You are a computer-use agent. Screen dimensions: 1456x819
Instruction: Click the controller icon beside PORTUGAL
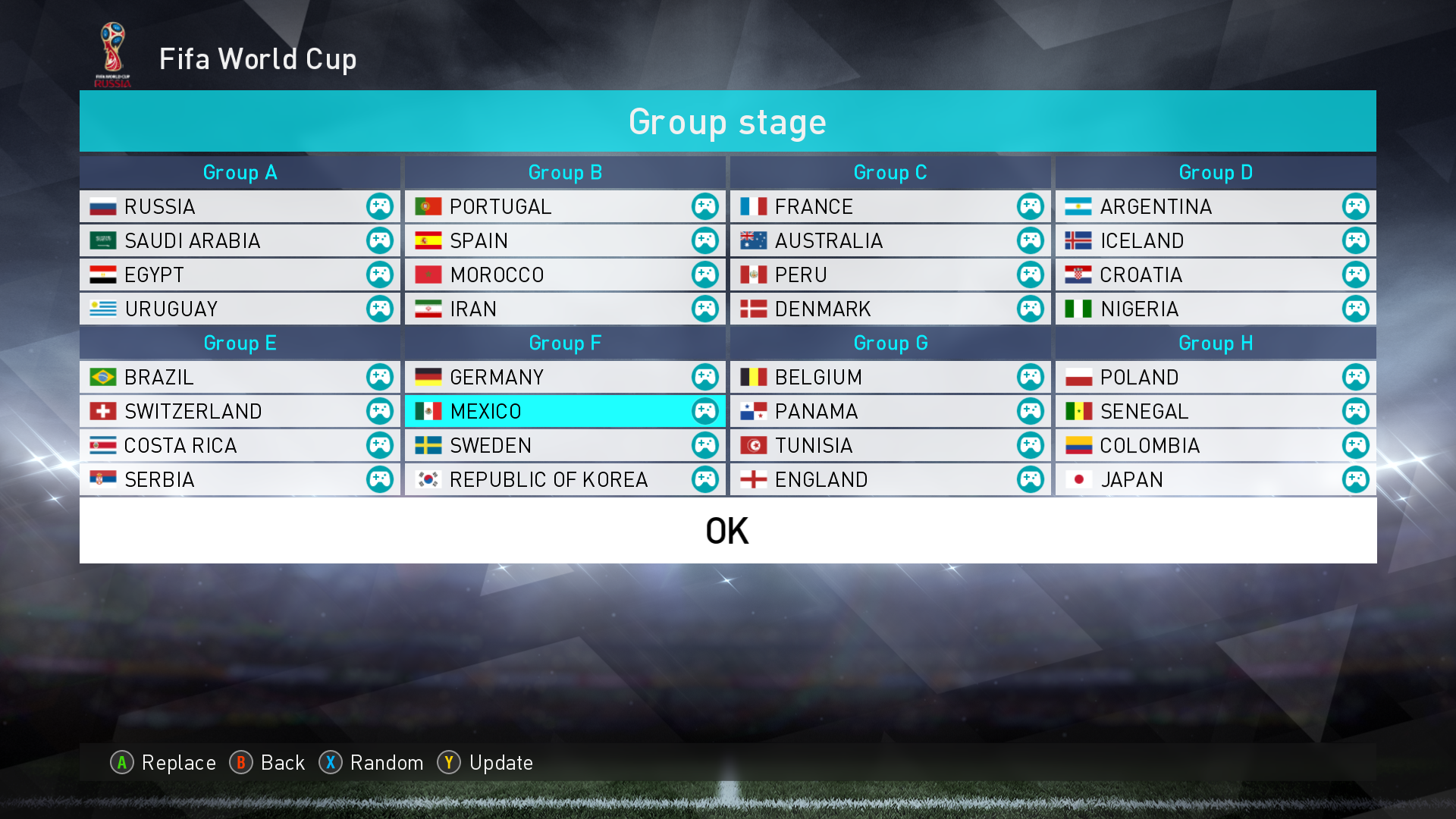704,206
